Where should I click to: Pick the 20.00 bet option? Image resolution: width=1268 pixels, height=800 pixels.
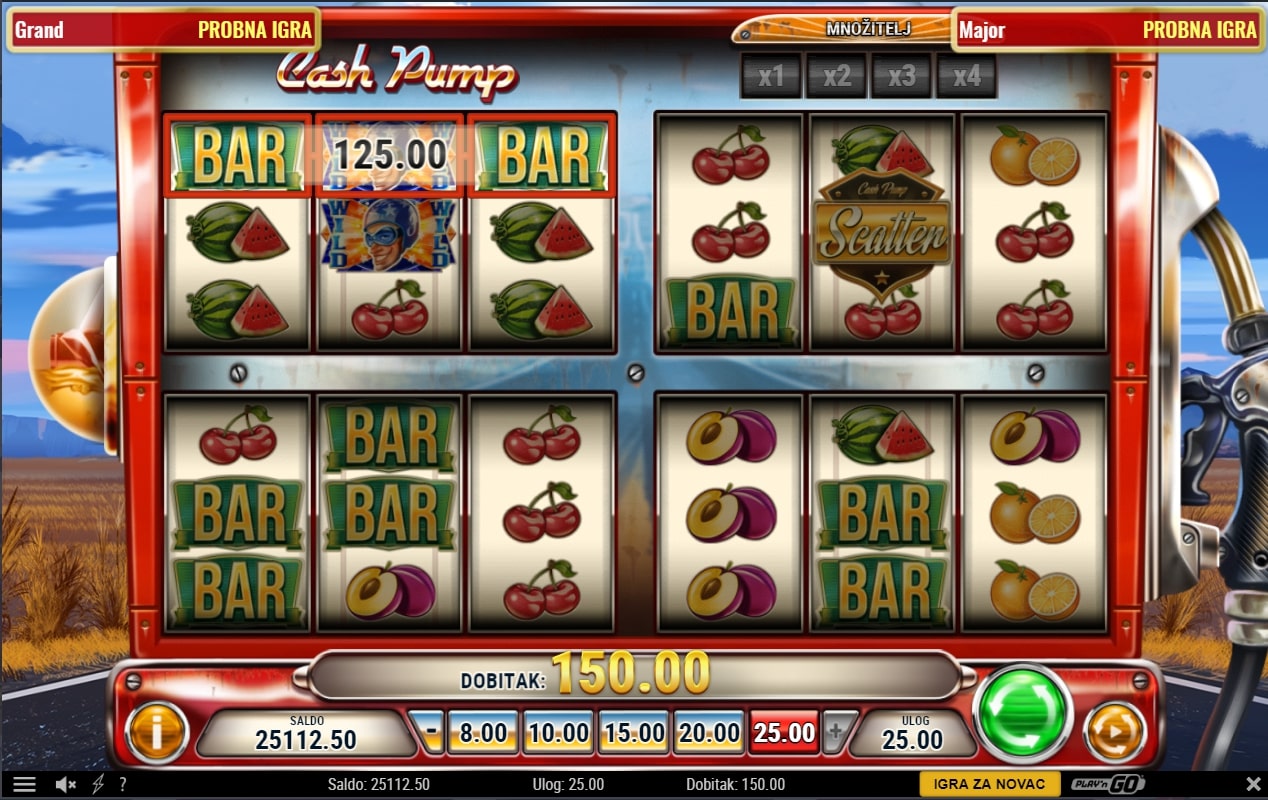click(x=708, y=733)
